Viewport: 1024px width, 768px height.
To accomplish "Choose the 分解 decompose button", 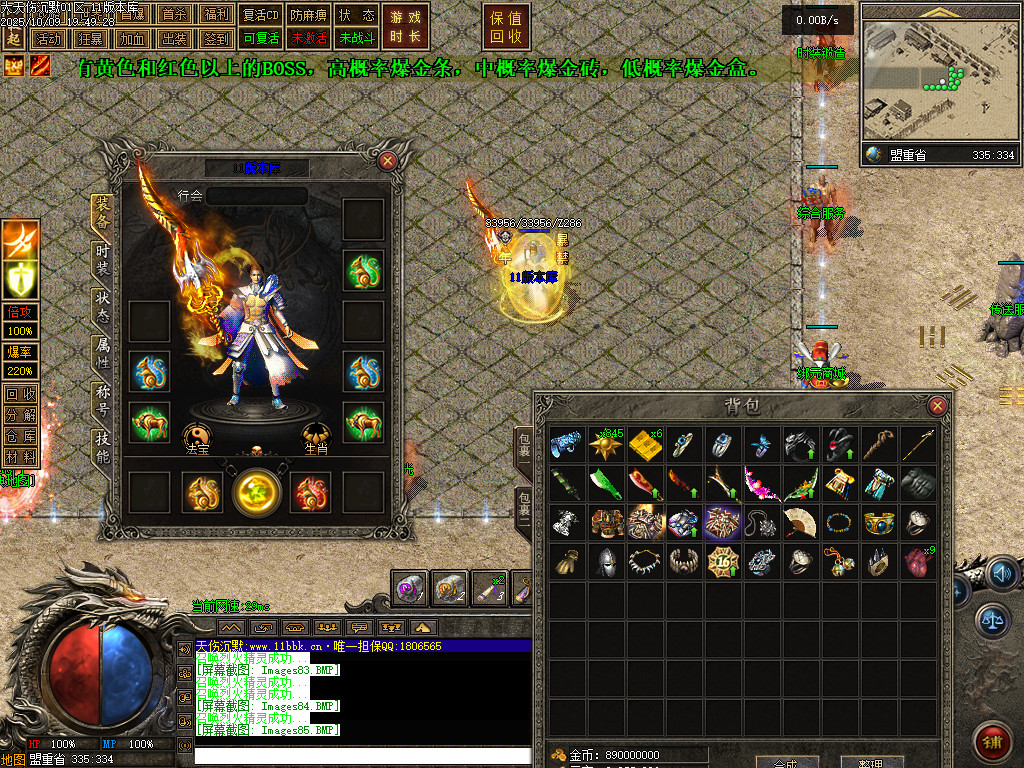I will click(20, 415).
